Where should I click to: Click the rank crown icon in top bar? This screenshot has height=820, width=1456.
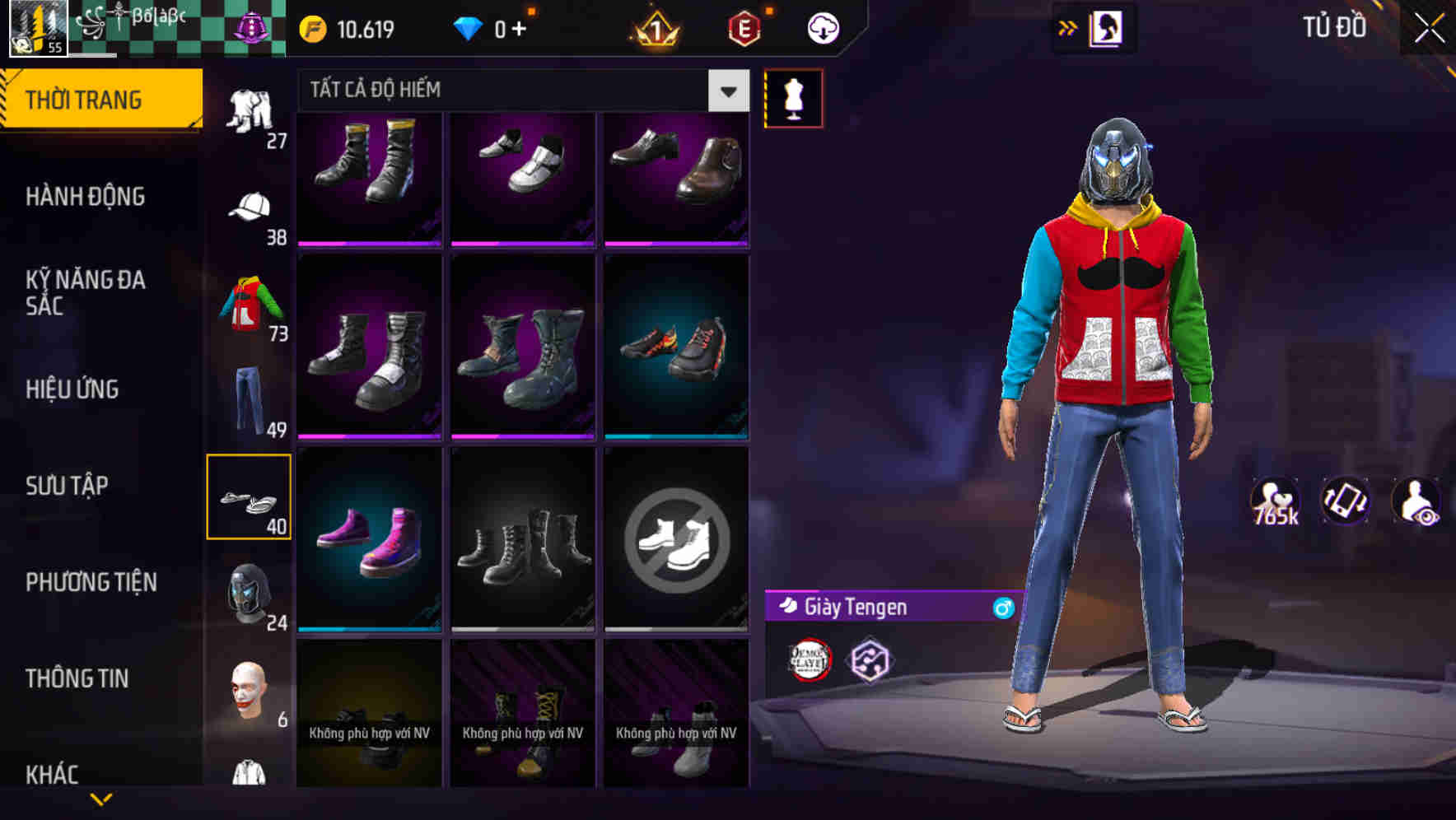point(659,27)
